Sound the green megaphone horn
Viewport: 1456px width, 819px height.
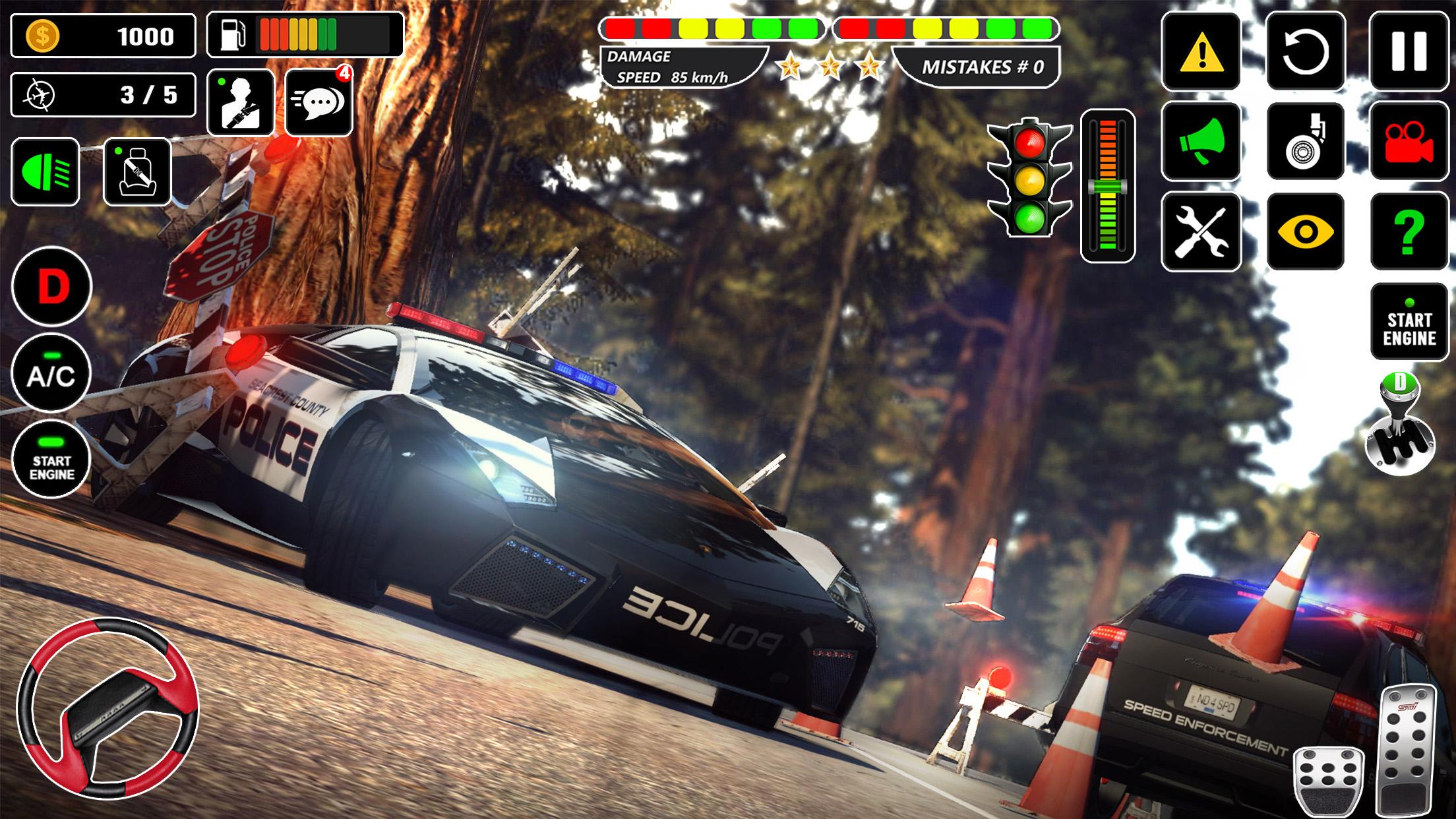(x=1201, y=141)
